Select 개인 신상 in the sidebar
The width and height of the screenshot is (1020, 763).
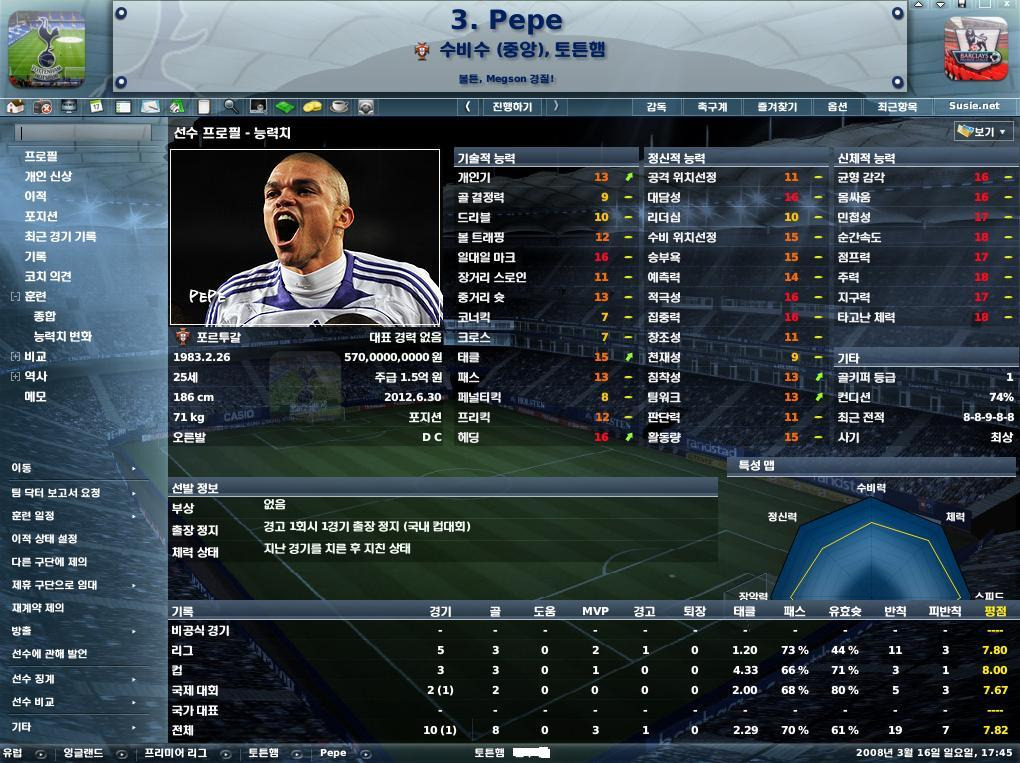[48, 176]
